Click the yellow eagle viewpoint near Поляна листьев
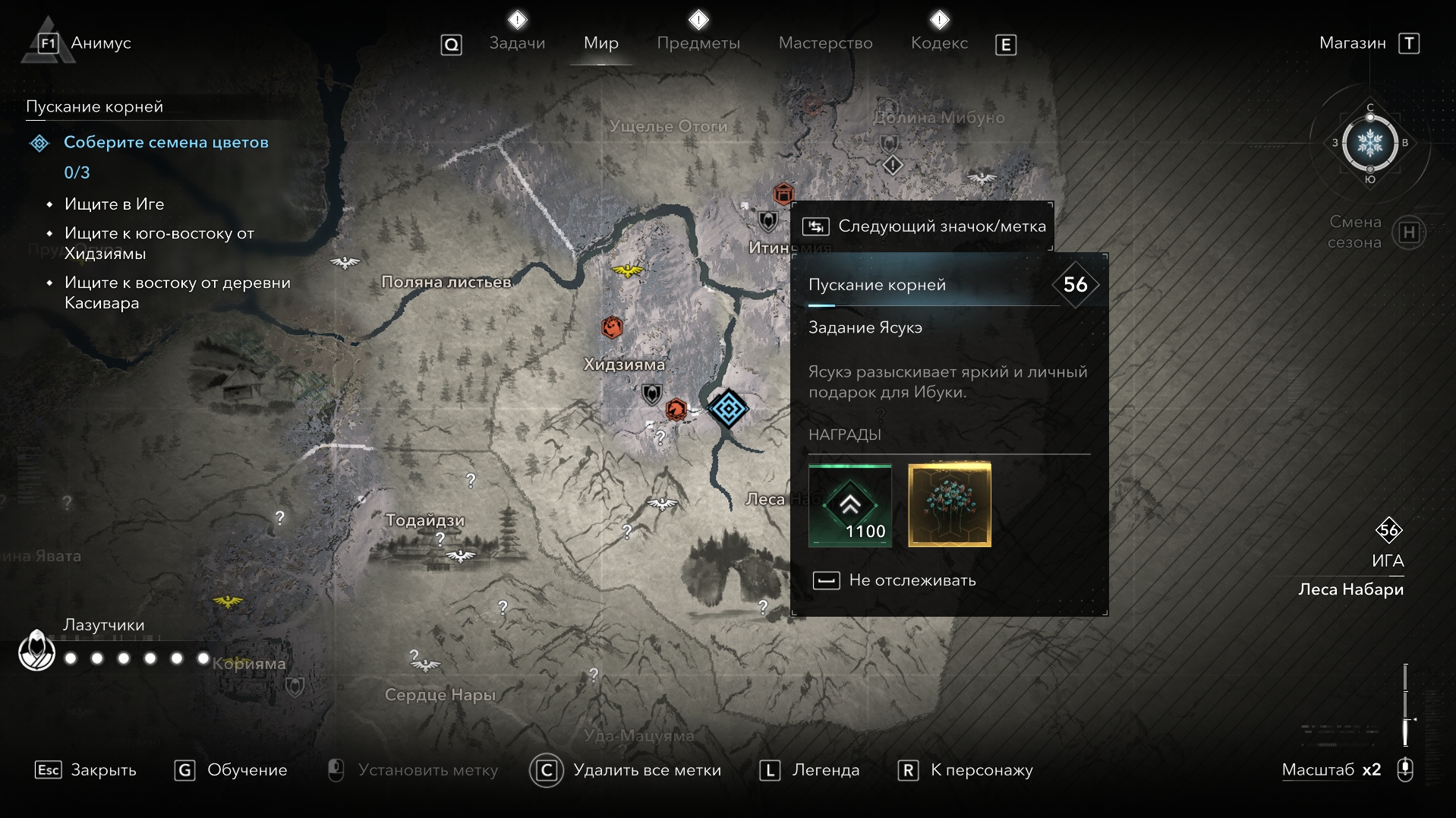 pyautogui.click(x=628, y=270)
